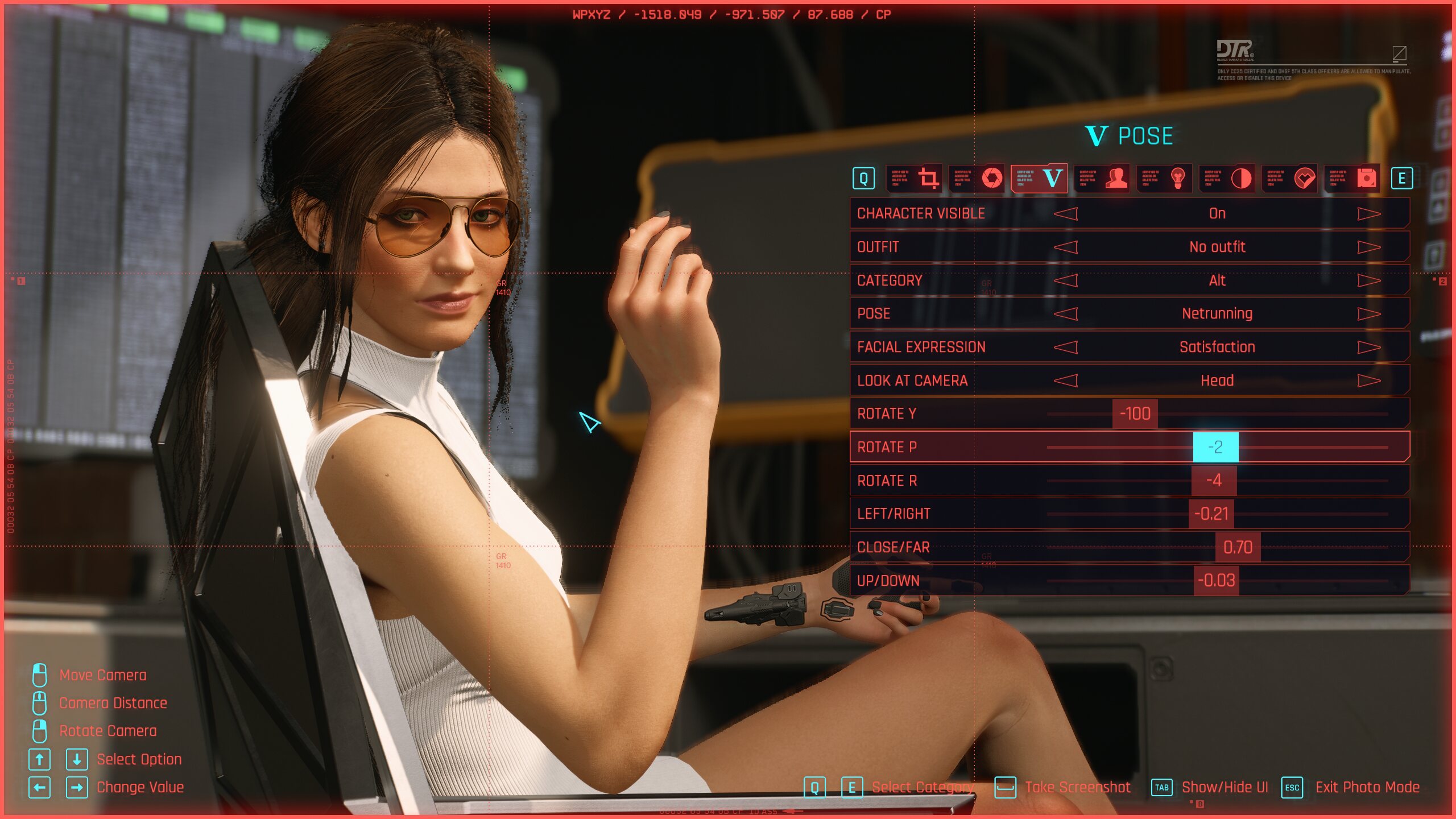This screenshot has width=1456, height=819.
Task: Toggle Character Visible with its right arrow
Action: 1368,214
